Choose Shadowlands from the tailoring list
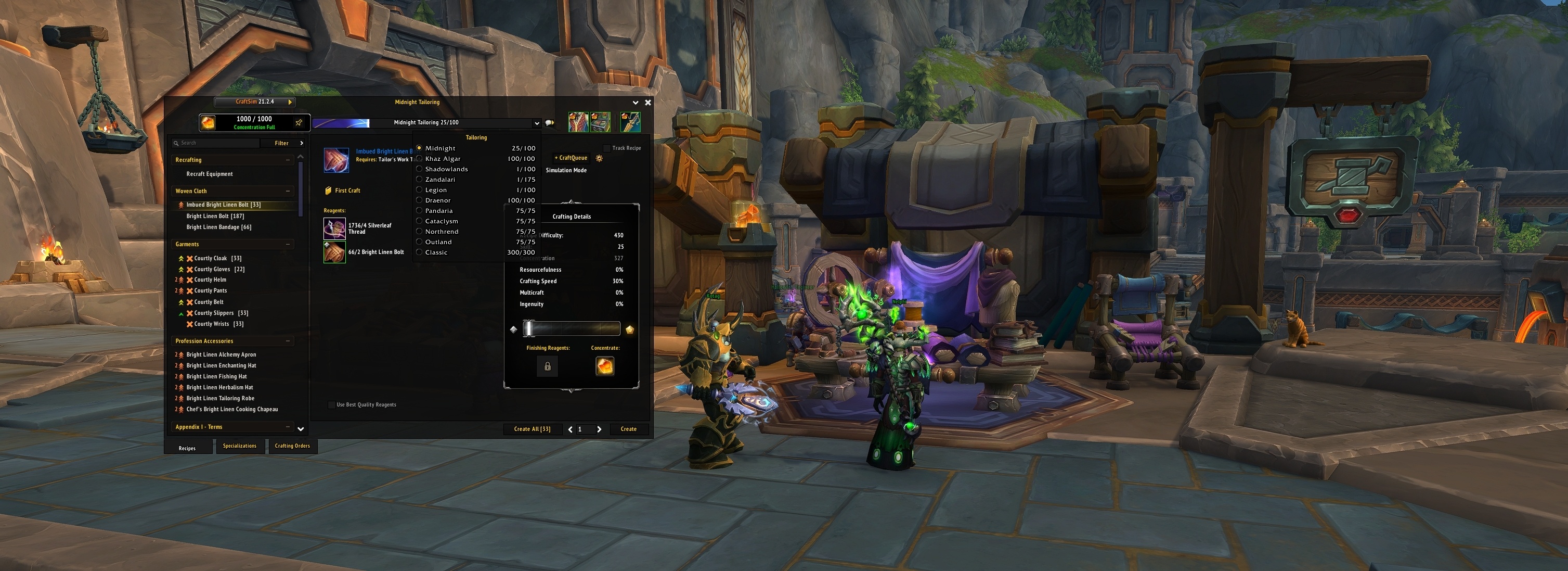The height and width of the screenshot is (571, 1568). (446, 169)
